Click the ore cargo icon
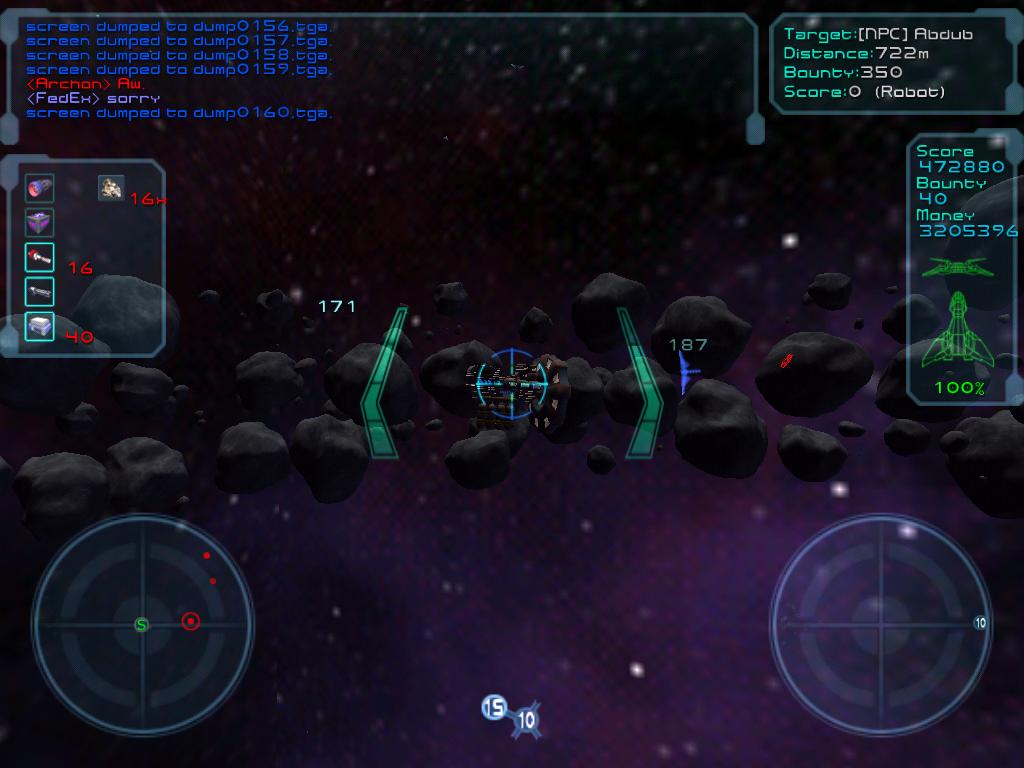This screenshot has height=768, width=1024. (x=111, y=187)
